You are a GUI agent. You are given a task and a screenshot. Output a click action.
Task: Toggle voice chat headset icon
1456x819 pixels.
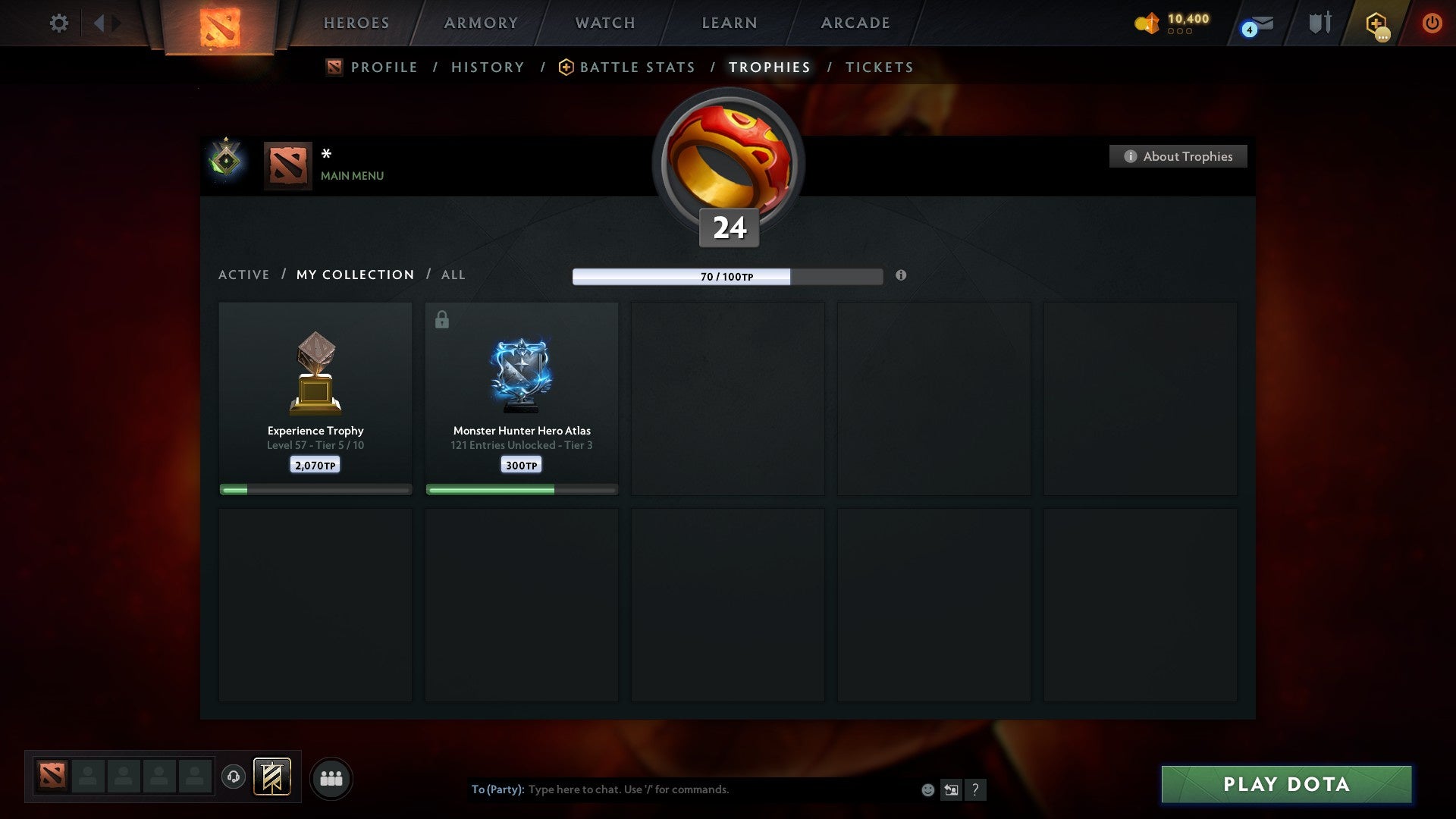[x=234, y=777]
